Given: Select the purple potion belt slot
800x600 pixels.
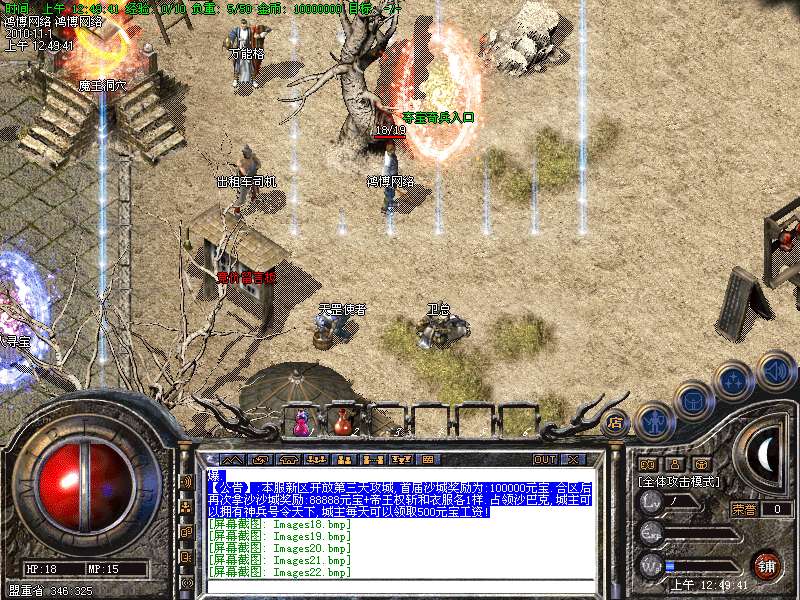Looking at the screenshot, I should [300, 422].
